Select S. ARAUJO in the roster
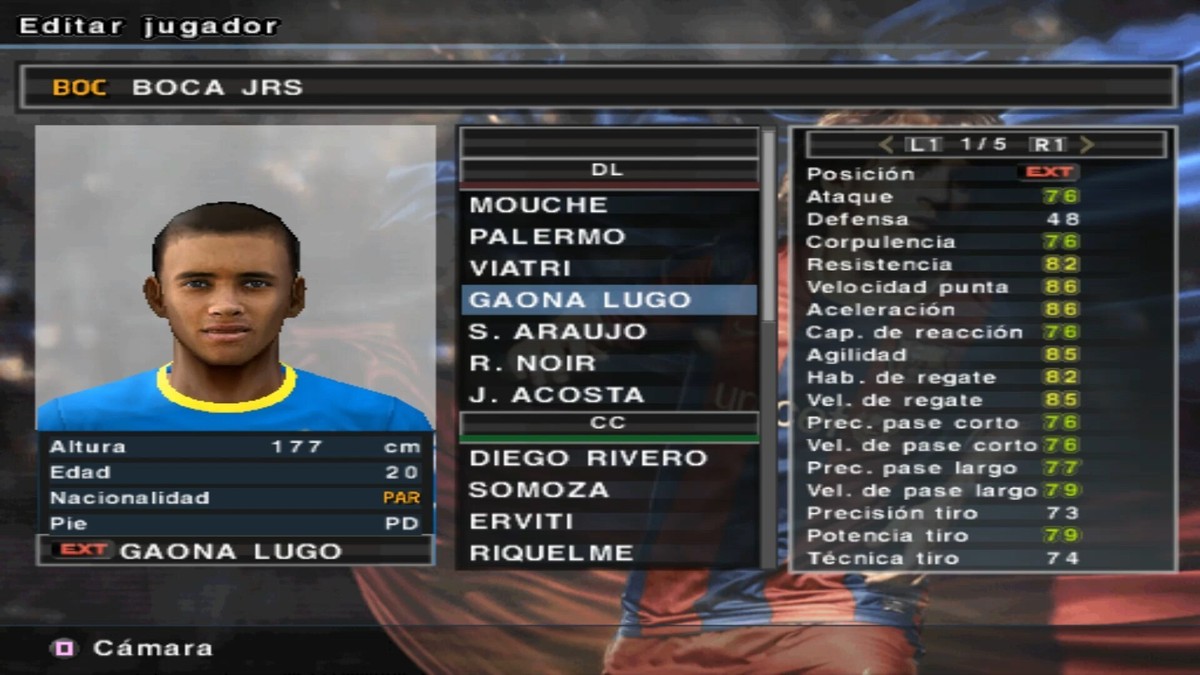 click(558, 332)
